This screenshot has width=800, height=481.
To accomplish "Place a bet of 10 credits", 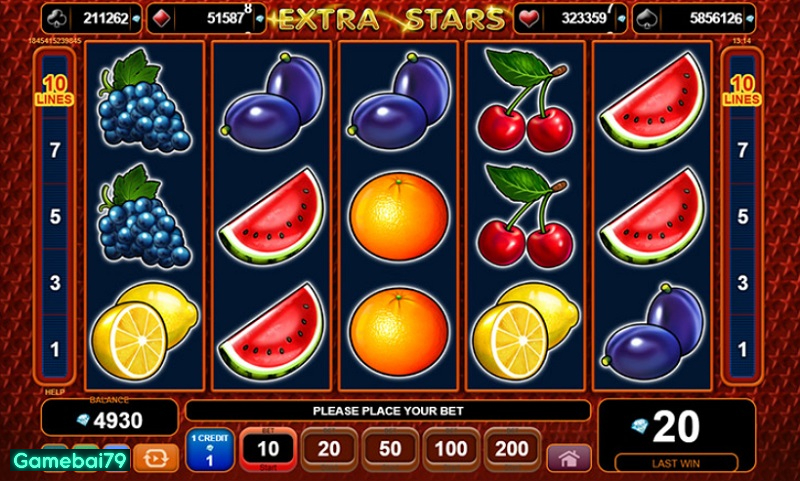I will [268, 450].
